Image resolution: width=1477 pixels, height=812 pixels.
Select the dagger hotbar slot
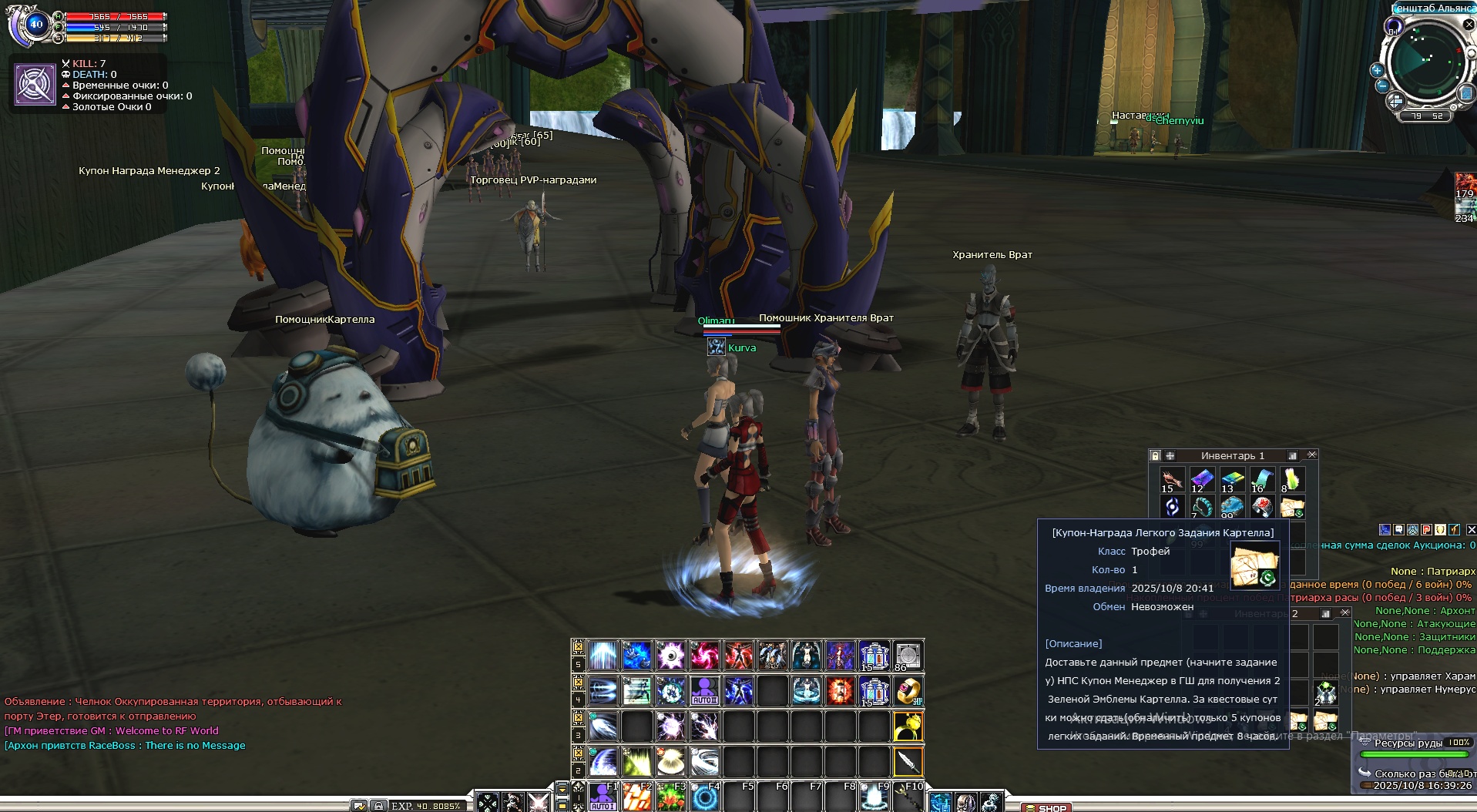point(908,762)
